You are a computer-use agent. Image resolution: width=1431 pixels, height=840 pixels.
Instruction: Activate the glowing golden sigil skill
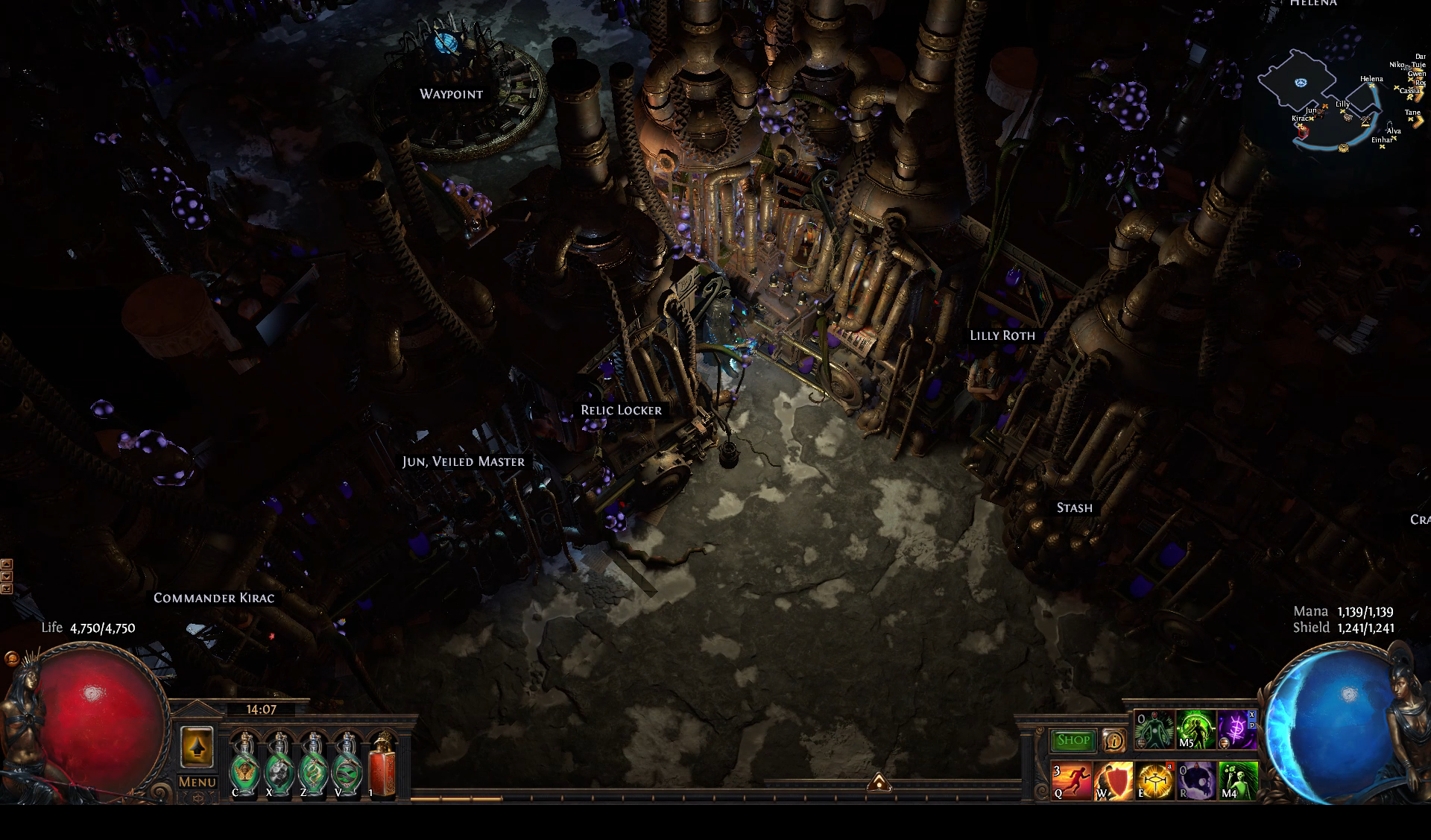[x=1154, y=780]
